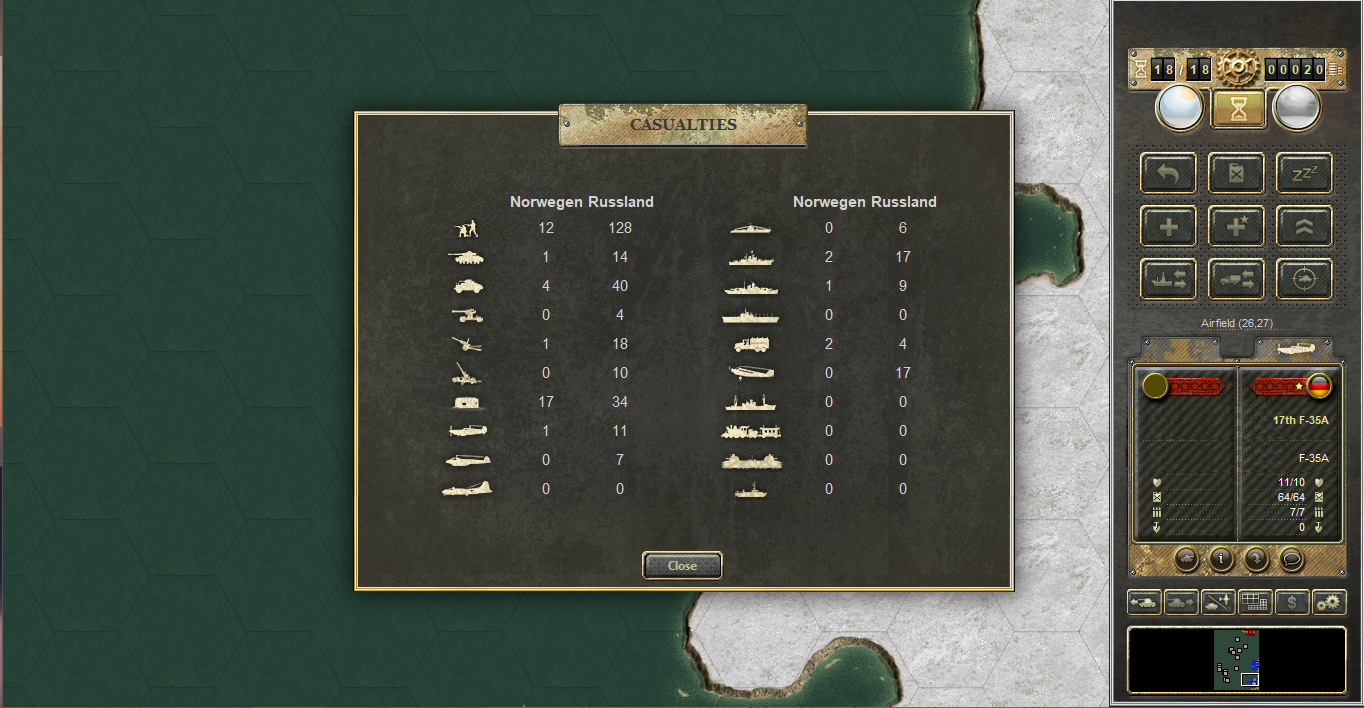Image resolution: width=1364 pixels, height=708 pixels.
Task: Put the unit to sleep with the ZZZ button
Action: (x=1304, y=173)
